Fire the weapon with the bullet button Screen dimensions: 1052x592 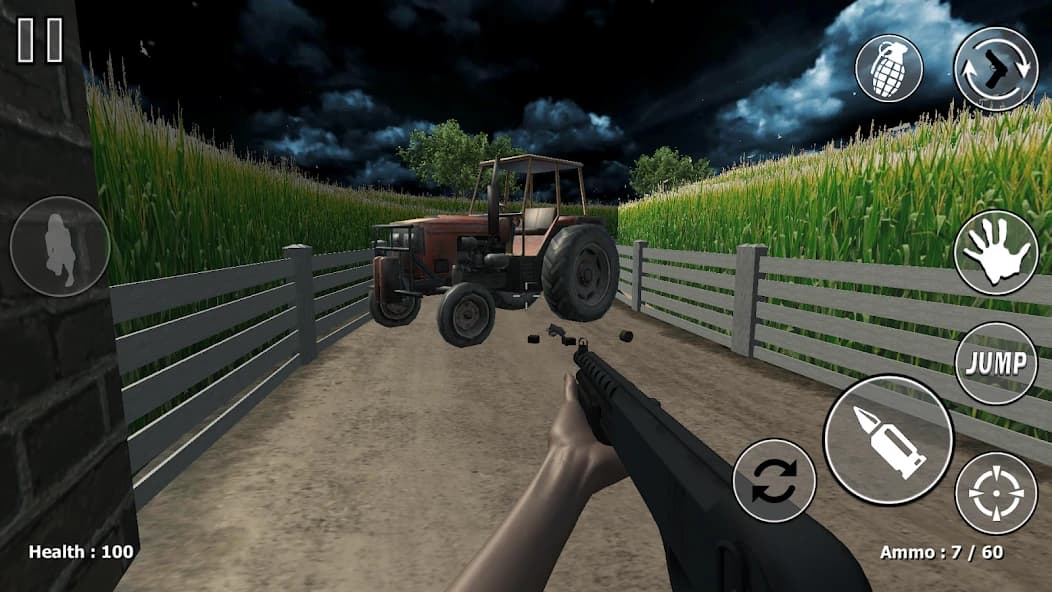pyautogui.click(x=888, y=440)
